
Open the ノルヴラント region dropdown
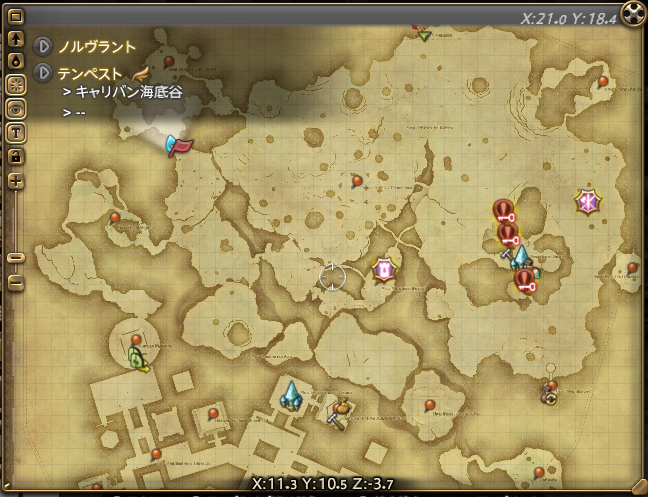(43, 47)
